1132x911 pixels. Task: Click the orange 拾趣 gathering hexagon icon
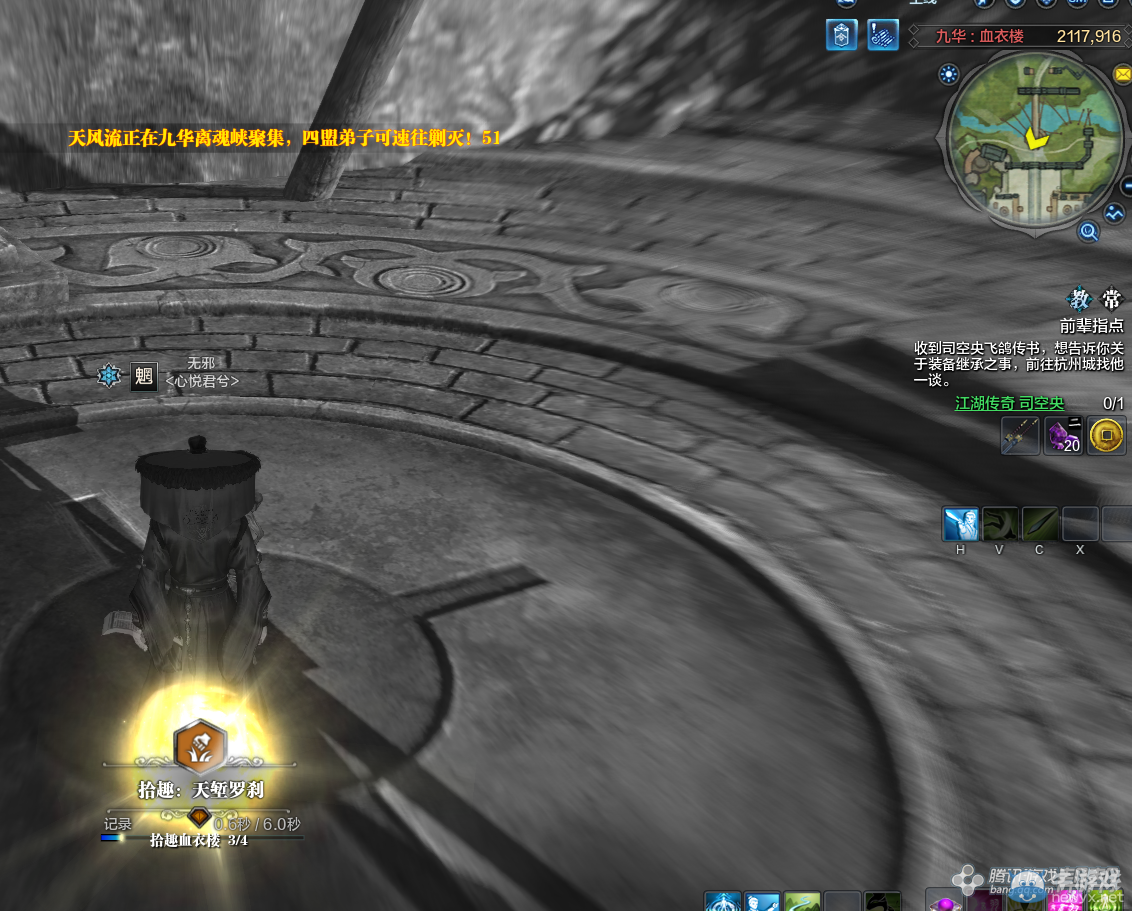200,745
